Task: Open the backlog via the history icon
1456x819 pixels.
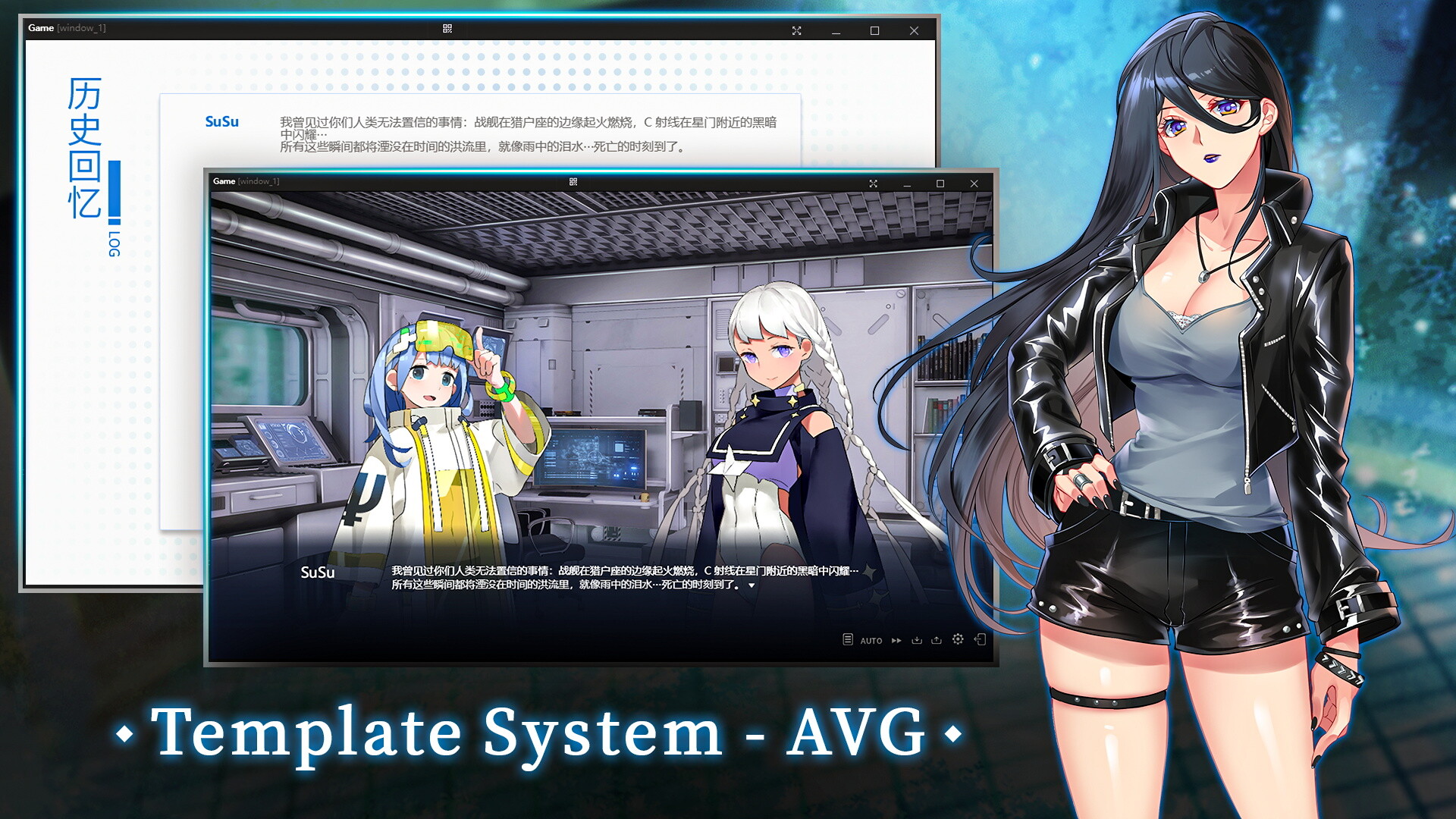Action: [848, 640]
